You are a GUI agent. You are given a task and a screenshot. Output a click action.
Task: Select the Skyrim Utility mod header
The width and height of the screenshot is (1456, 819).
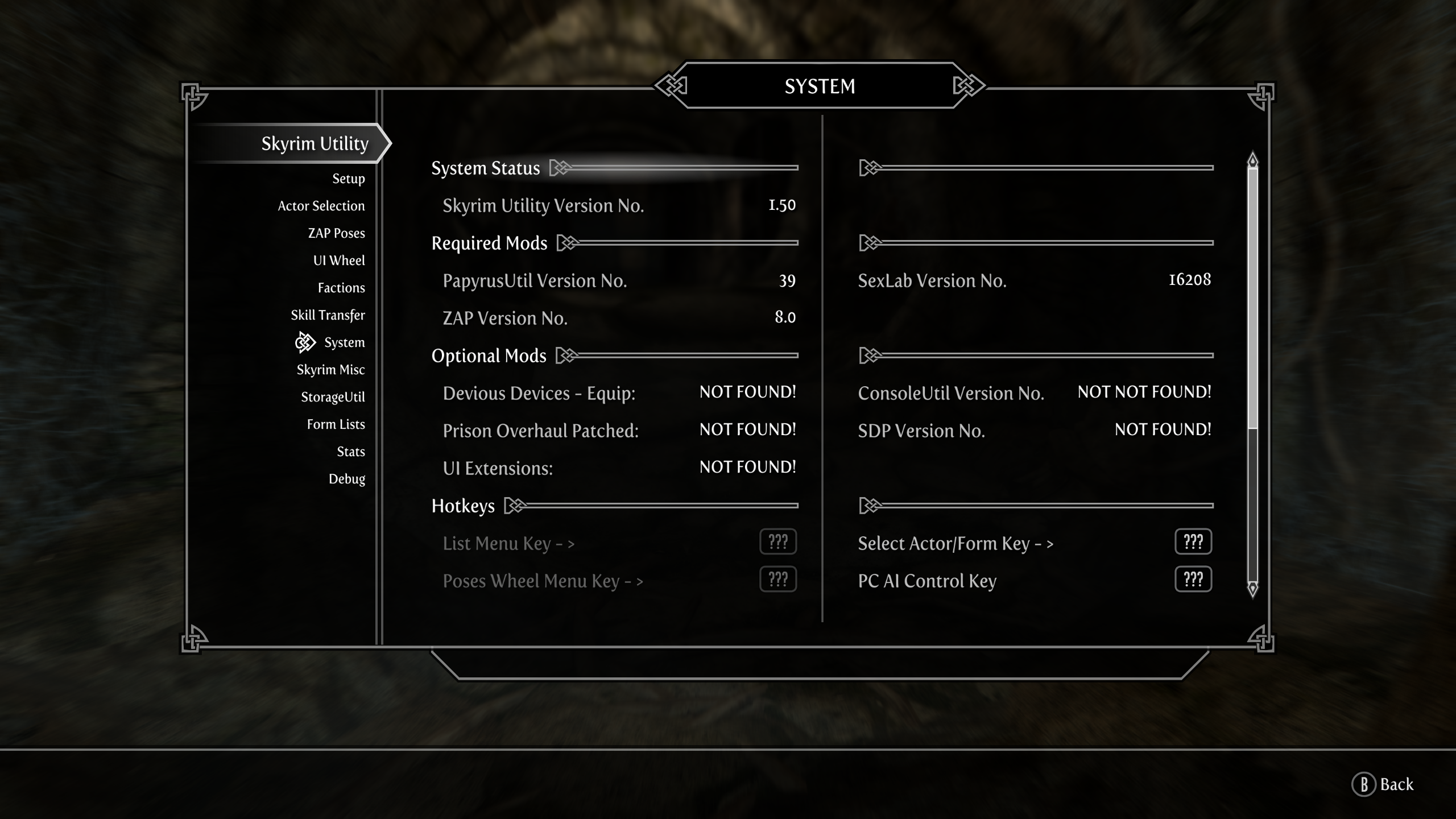click(x=315, y=143)
